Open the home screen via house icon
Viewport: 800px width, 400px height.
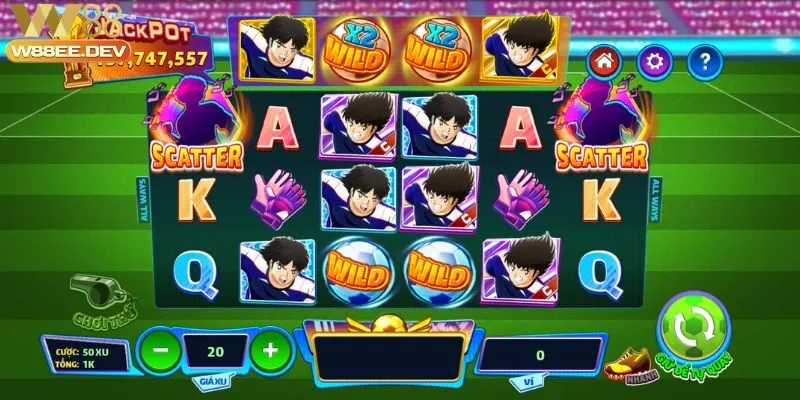[x=603, y=63]
